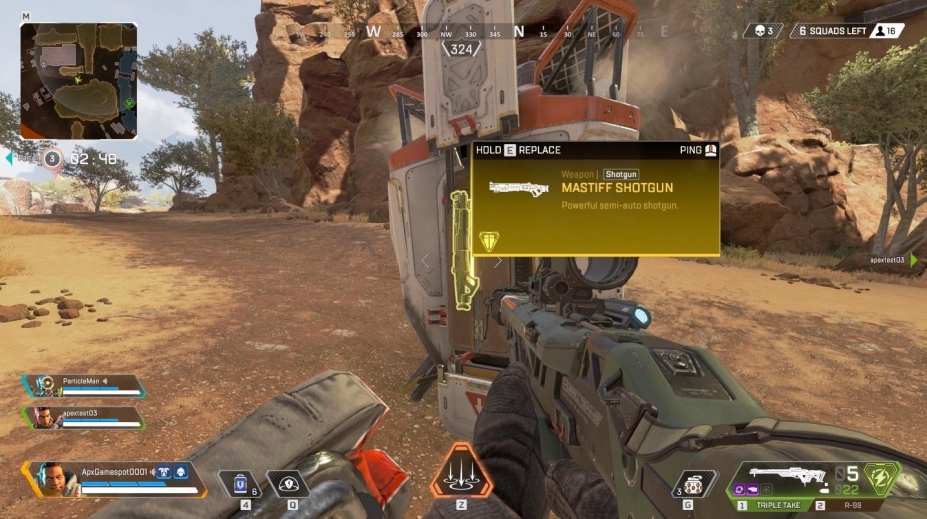927x519 pixels.
Task: Open the minimap
Action: [x=79, y=80]
